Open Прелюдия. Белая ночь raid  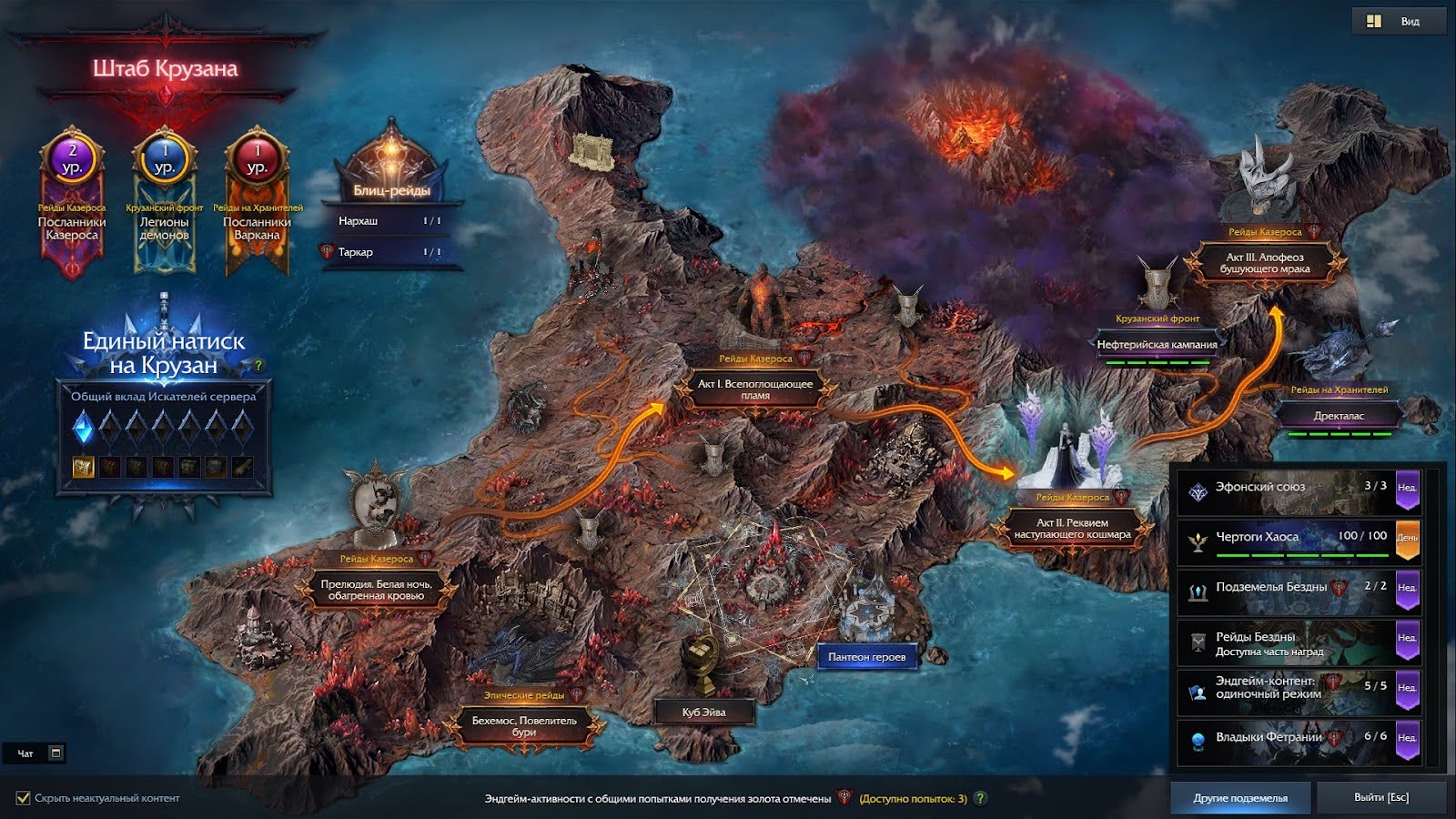(376, 590)
